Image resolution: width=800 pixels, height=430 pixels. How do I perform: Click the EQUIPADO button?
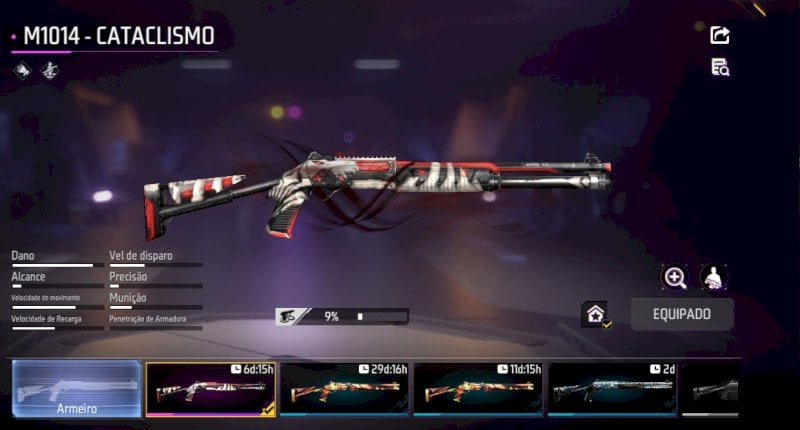click(x=681, y=314)
